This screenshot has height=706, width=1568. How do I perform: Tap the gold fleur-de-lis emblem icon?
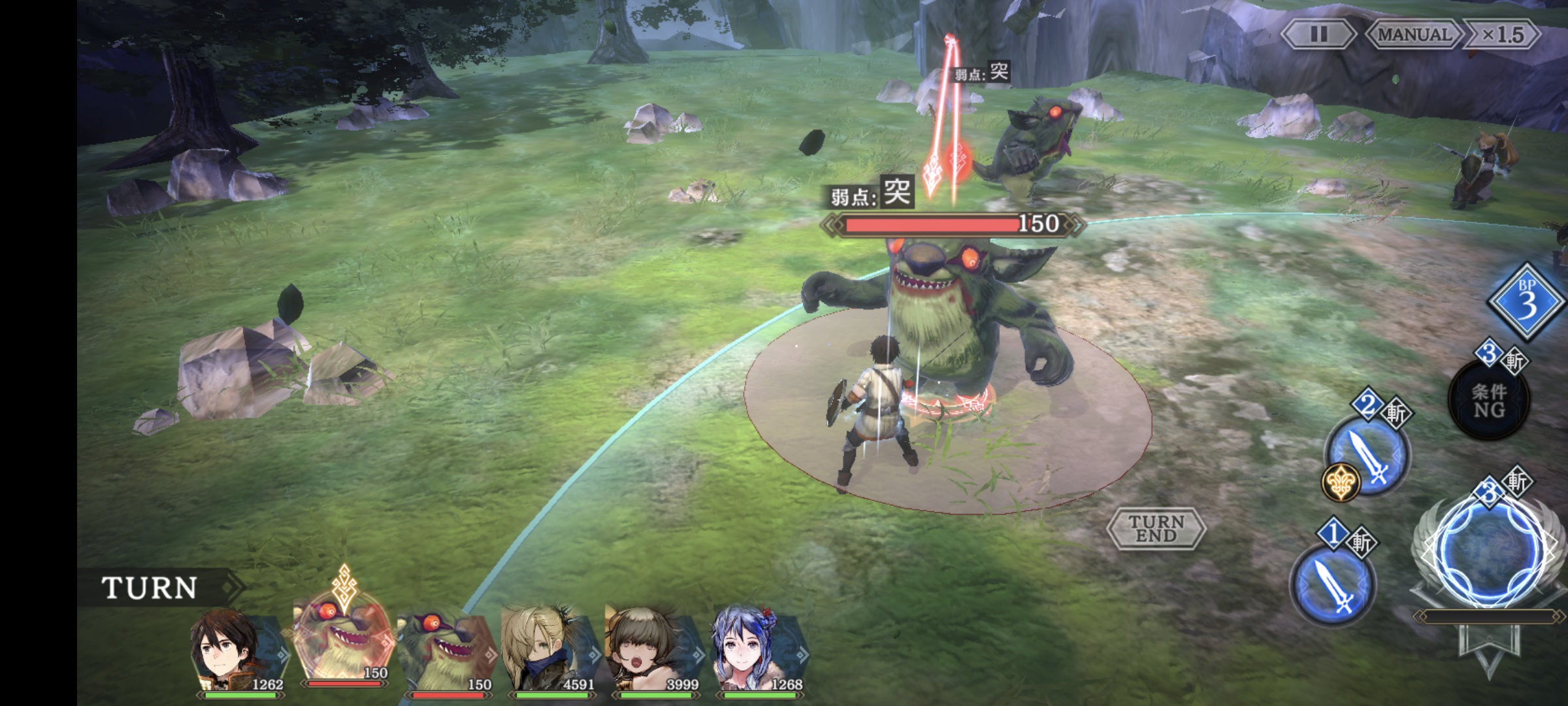(1341, 483)
